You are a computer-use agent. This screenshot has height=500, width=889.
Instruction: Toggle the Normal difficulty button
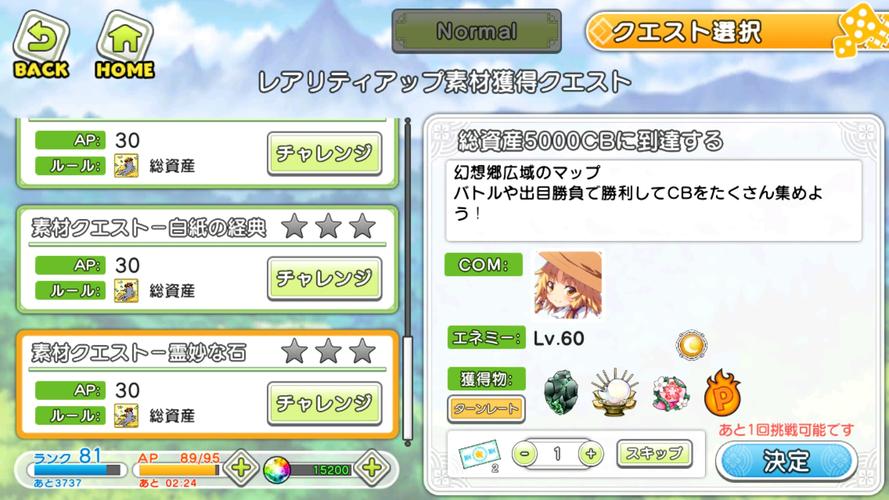point(476,32)
